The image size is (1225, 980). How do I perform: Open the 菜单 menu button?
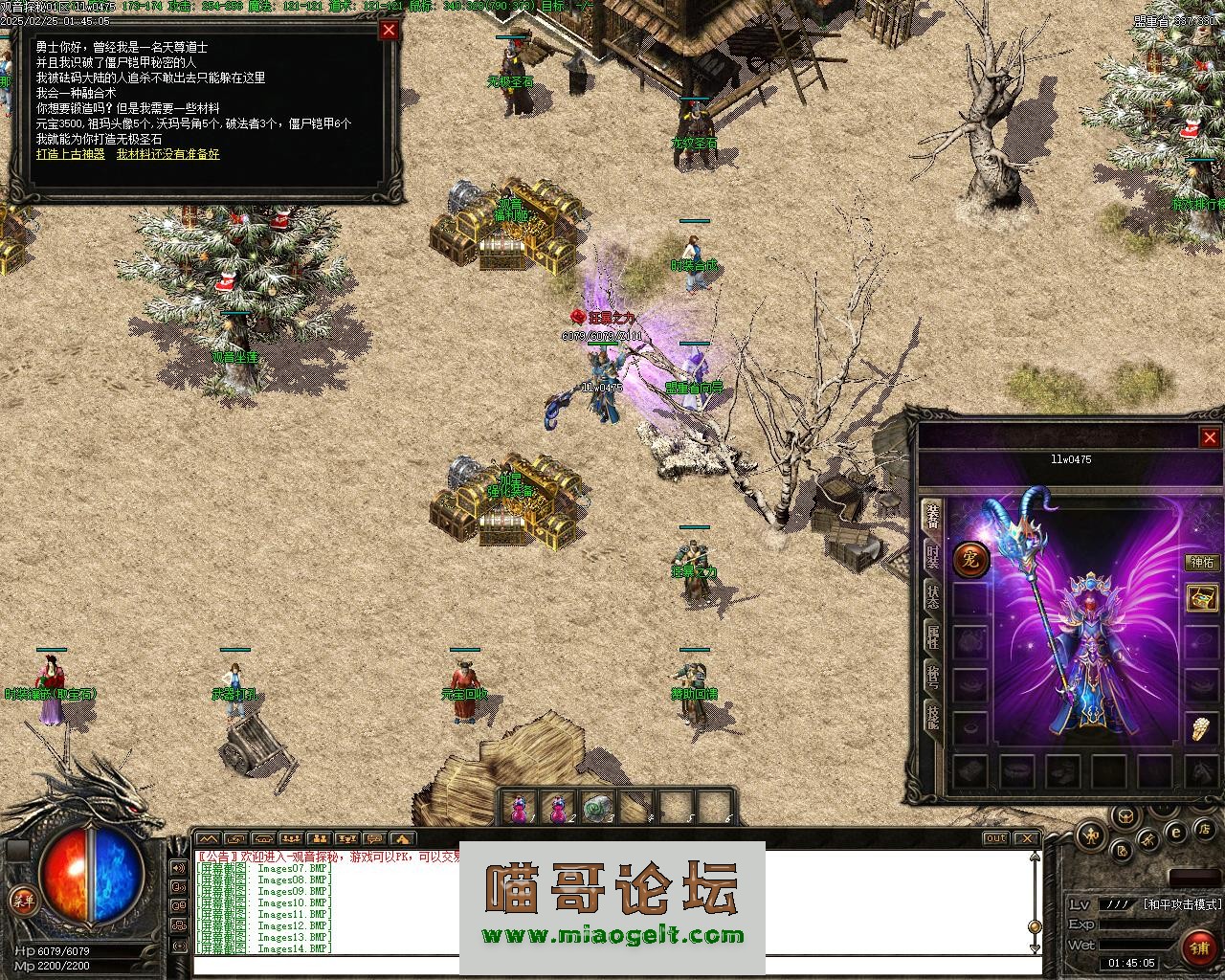[x=23, y=901]
